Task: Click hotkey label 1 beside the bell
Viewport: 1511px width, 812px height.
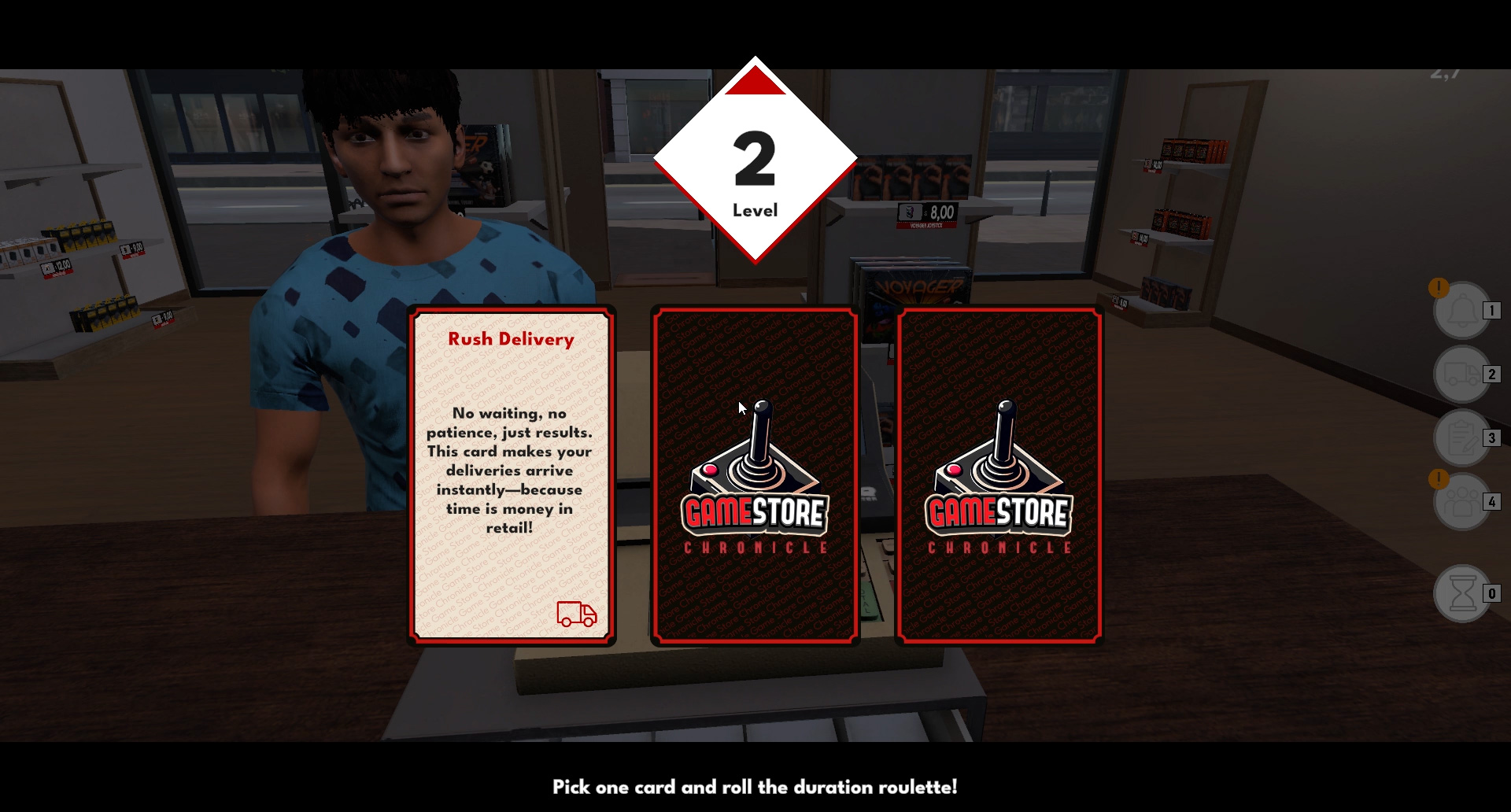Action: coord(1490,310)
